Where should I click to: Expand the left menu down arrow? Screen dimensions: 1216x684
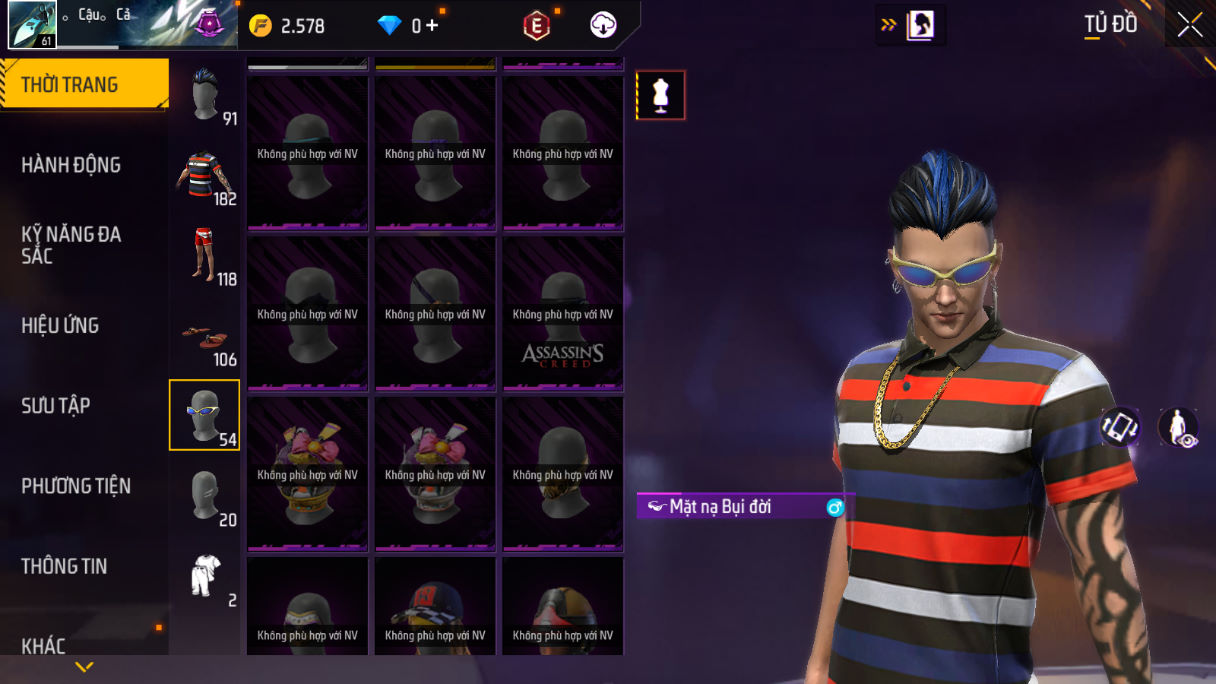pos(84,667)
